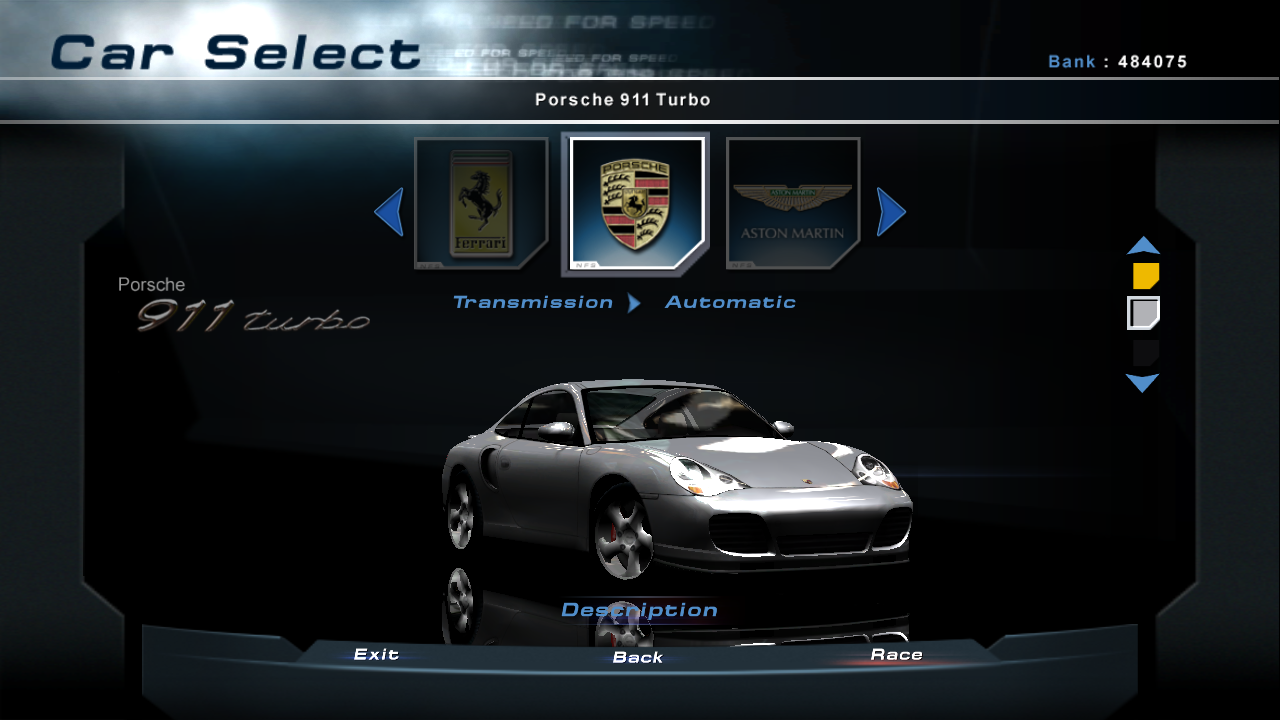The width and height of the screenshot is (1280, 720).
Task: Start the Race
Action: click(x=896, y=655)
